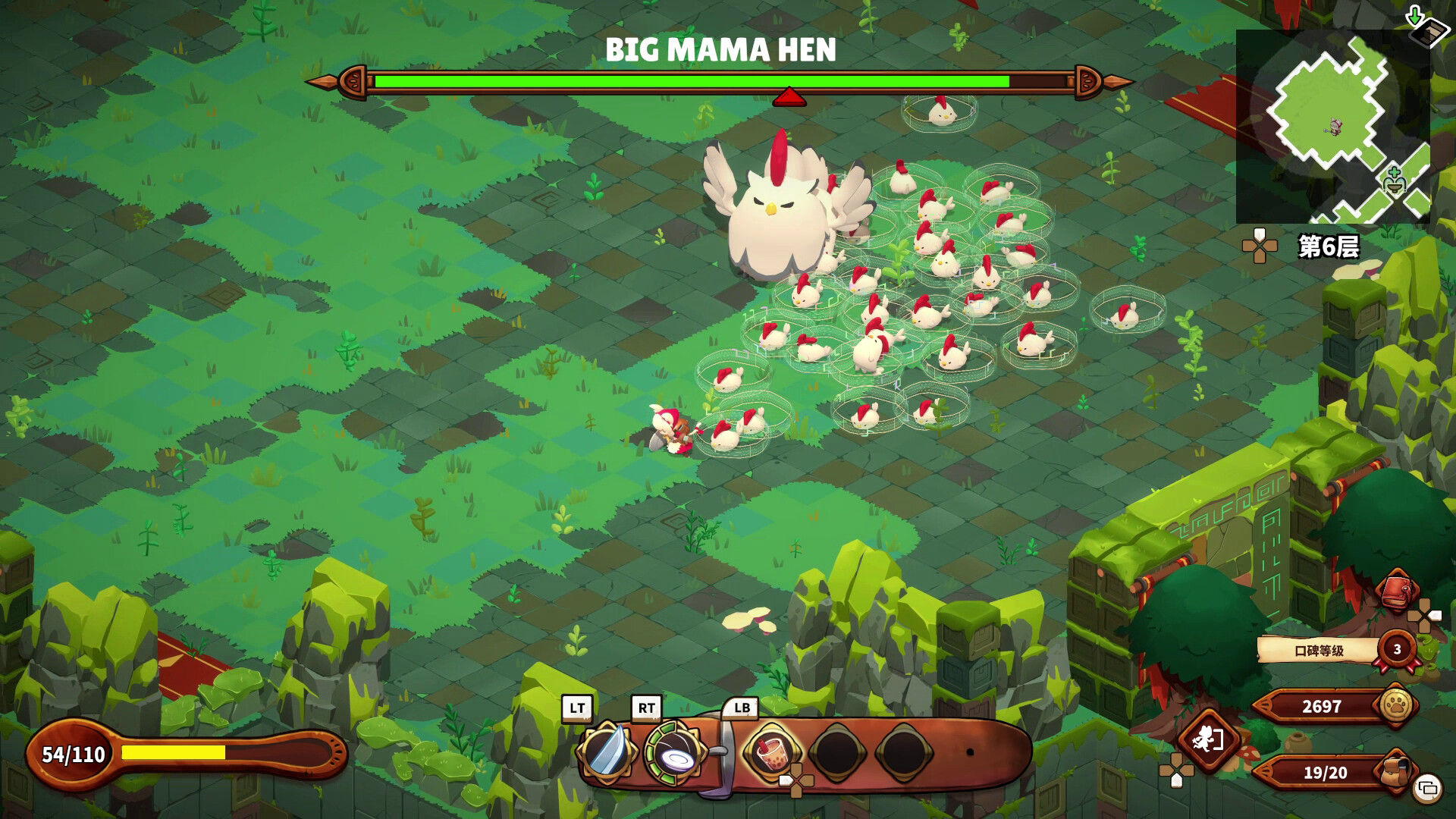Use the spinning plate throw skill
The height and width of the screenshot is (819, 1456).
pos(673,753)
